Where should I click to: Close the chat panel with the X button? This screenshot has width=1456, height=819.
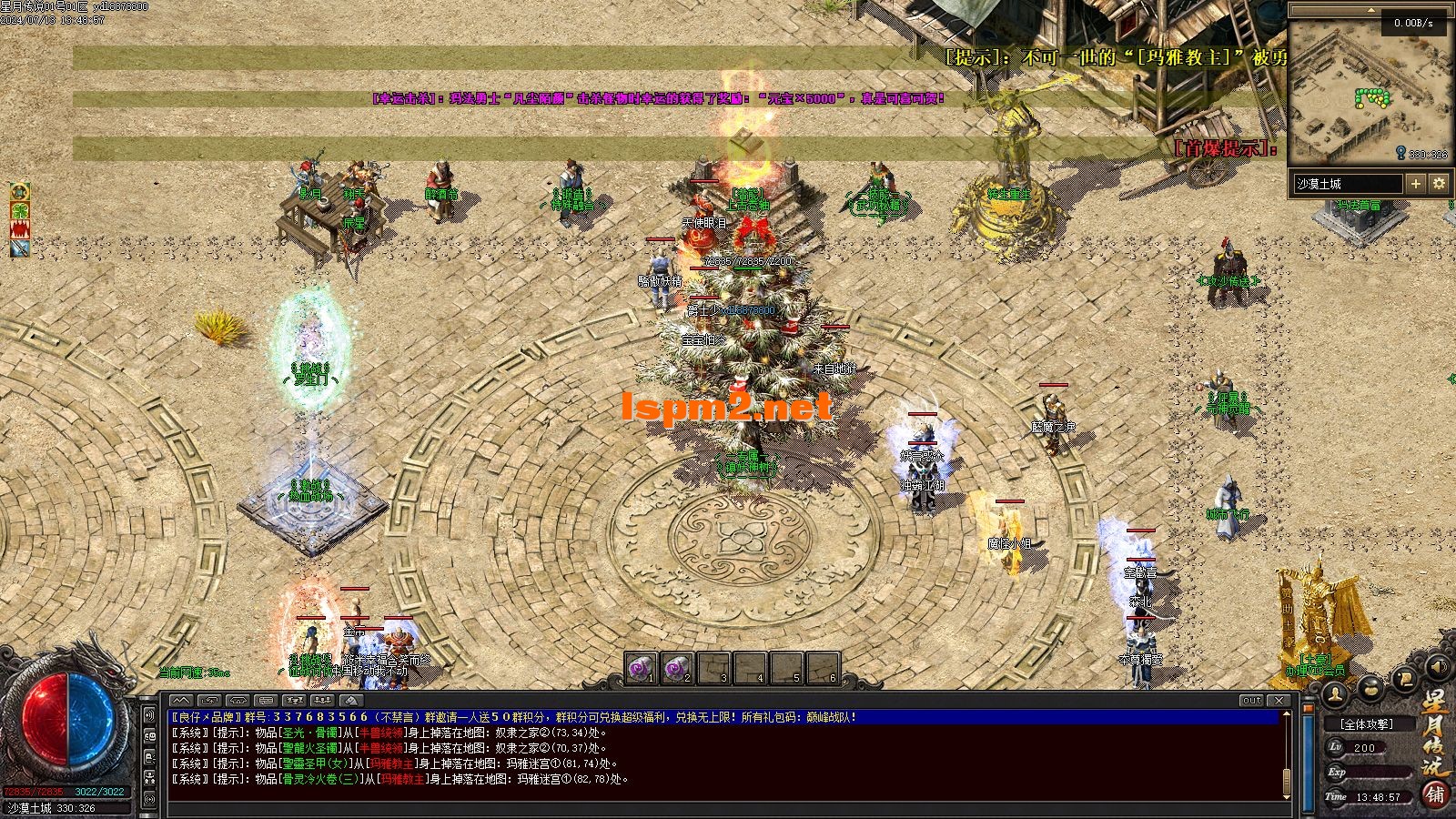click(1281, 700)
